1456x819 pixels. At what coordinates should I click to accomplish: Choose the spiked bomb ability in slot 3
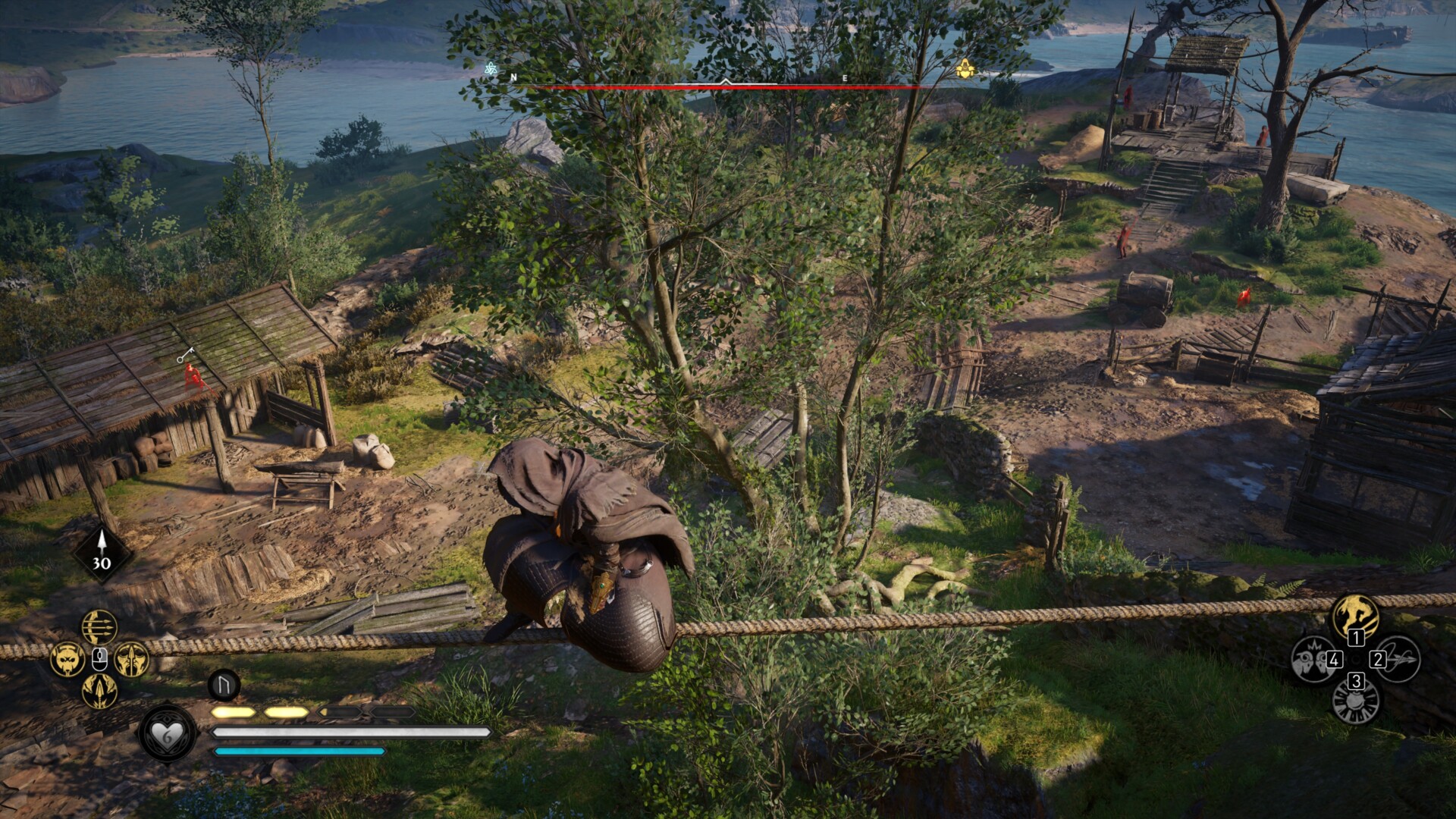1356,701
